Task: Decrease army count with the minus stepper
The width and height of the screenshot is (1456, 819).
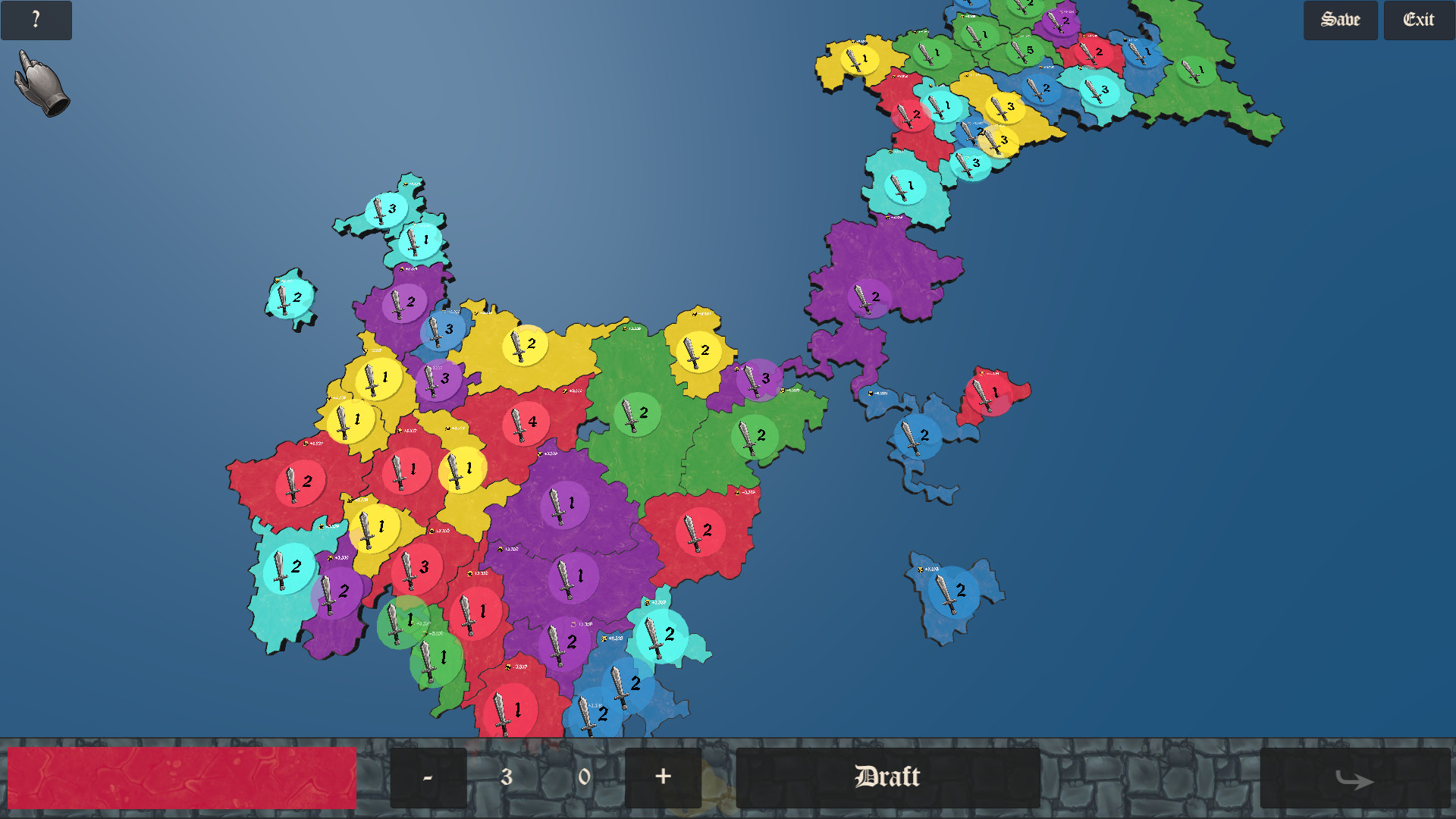Action: click(428, 777)
